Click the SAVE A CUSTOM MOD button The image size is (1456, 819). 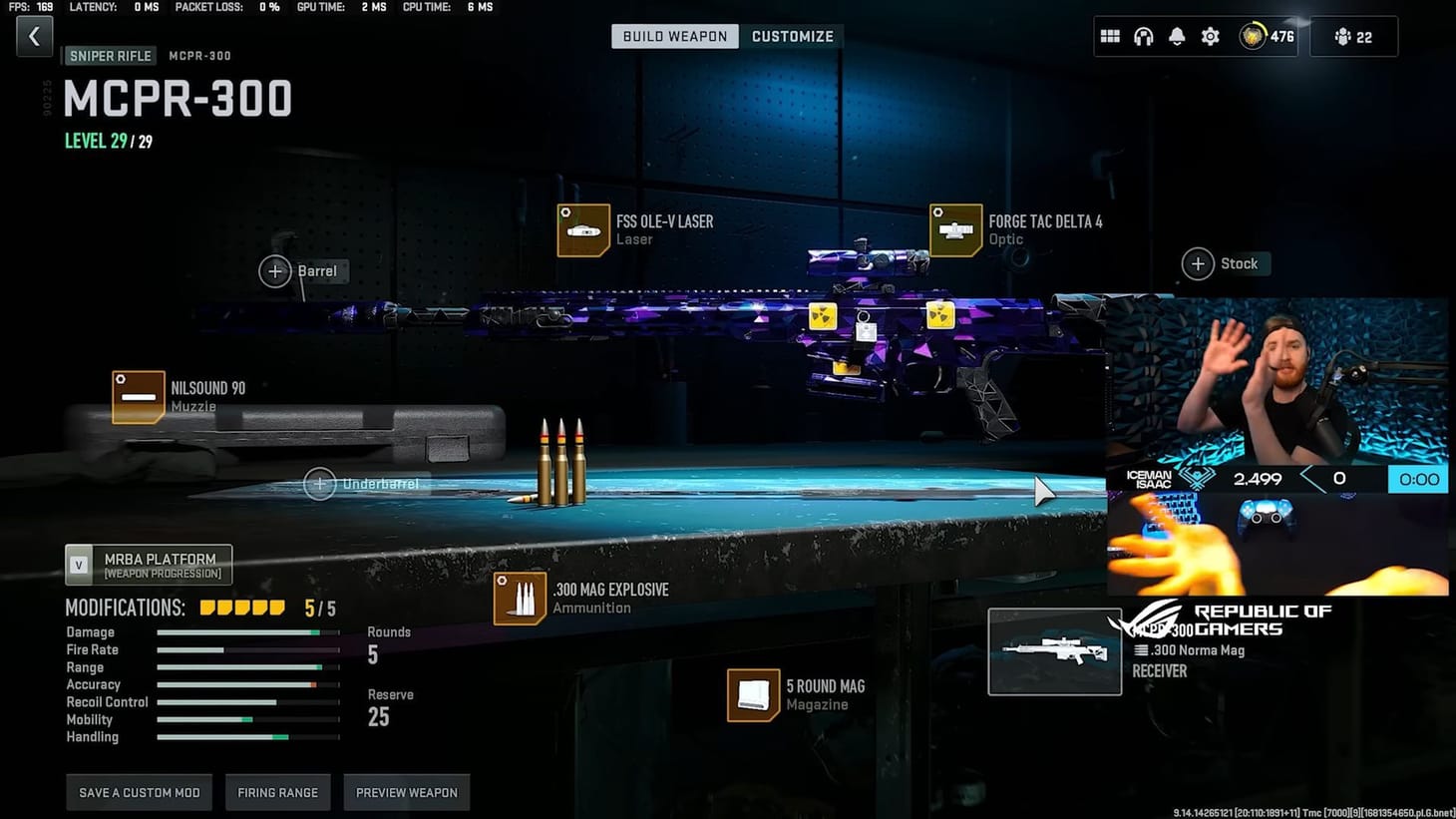point(139,792)
